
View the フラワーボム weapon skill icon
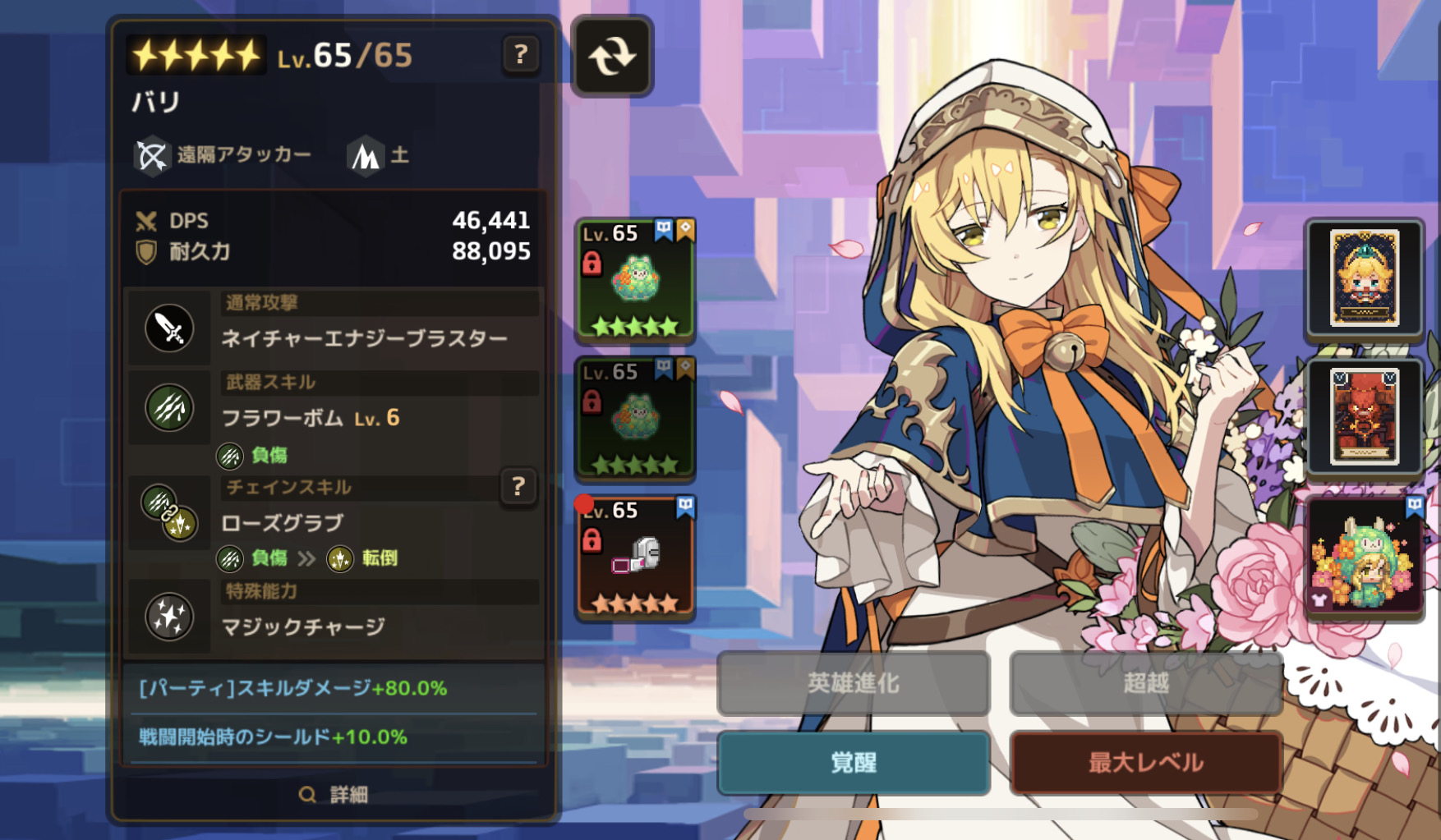[170, 408]
